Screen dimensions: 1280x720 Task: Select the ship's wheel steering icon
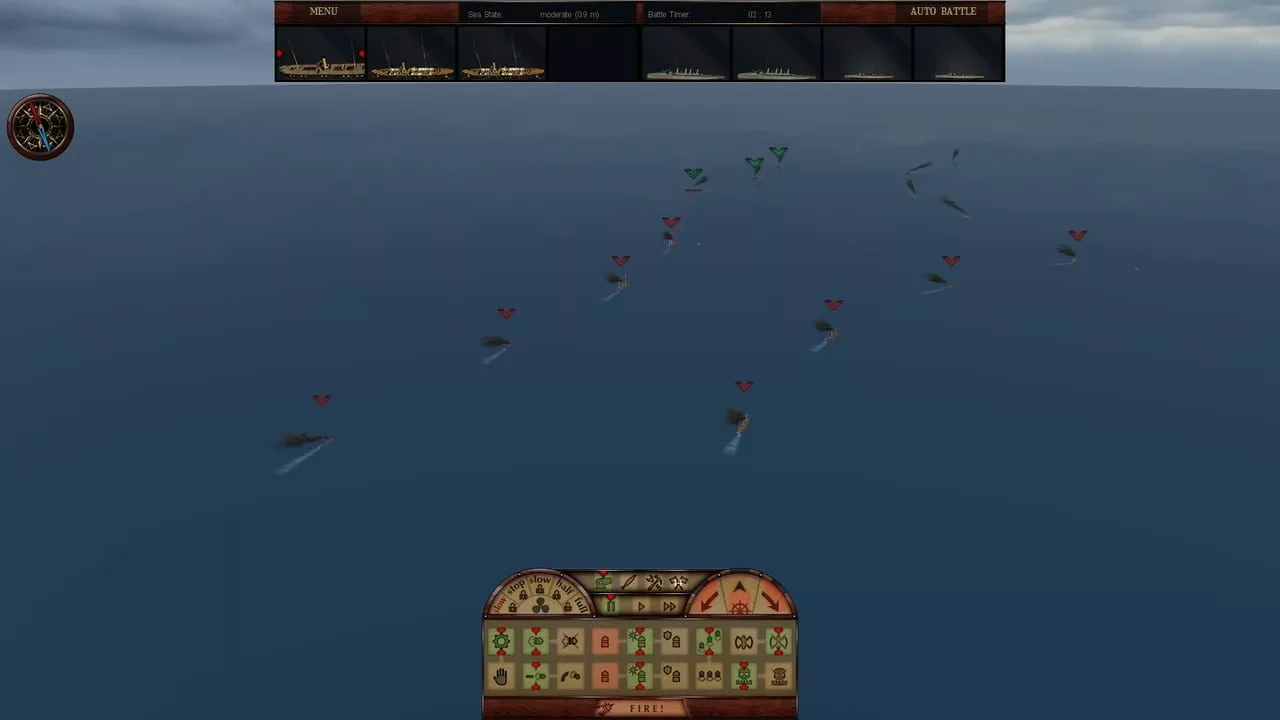click(x=739, y=608)
